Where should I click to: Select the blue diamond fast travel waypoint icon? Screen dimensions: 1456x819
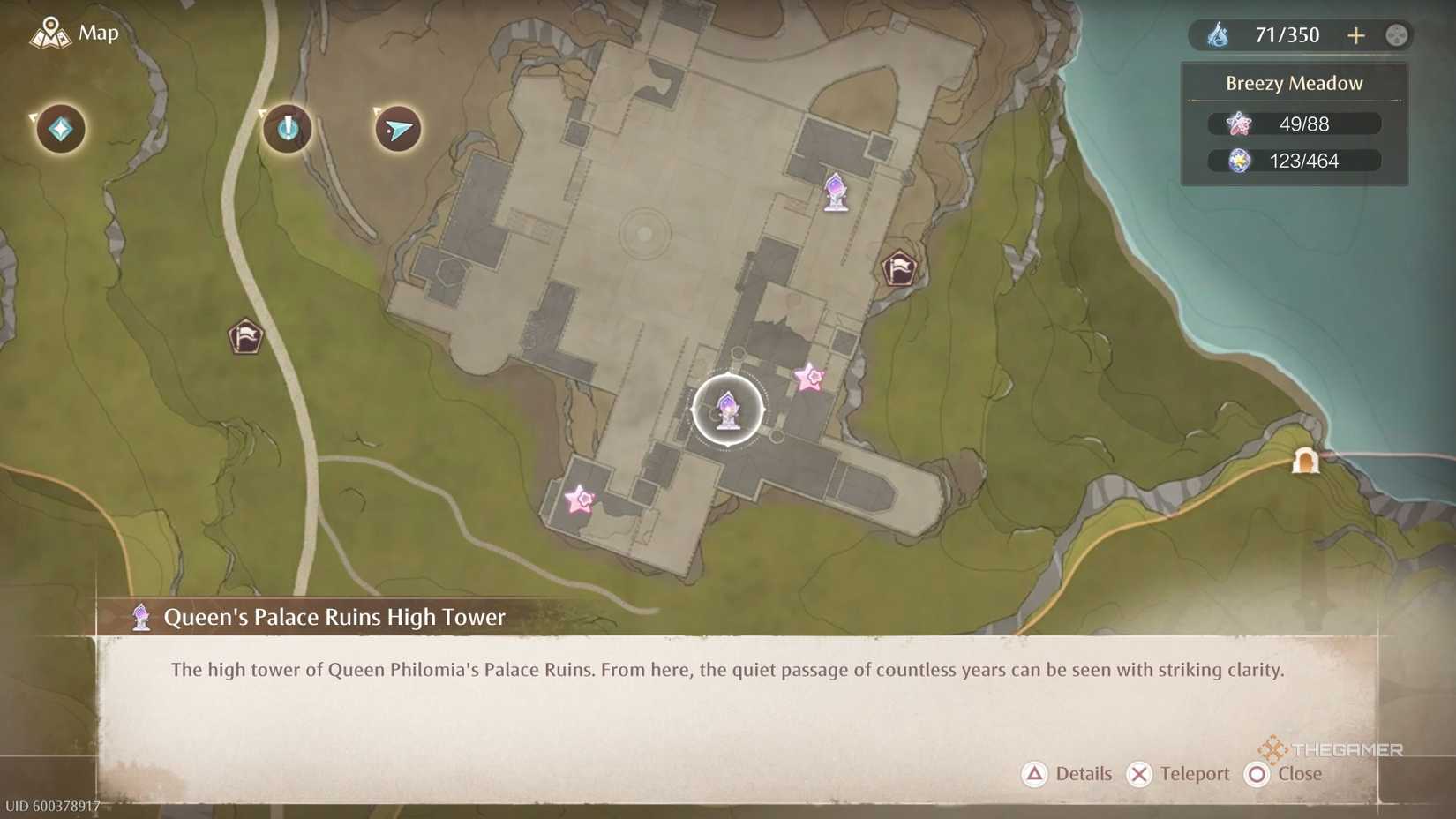(x=58, y=129)
